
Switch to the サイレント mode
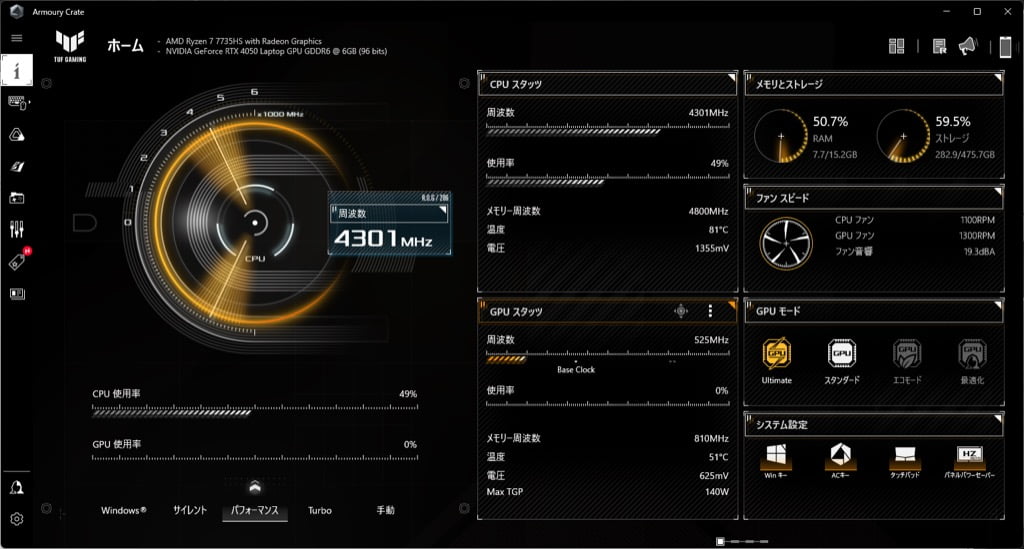coord(190,510)
